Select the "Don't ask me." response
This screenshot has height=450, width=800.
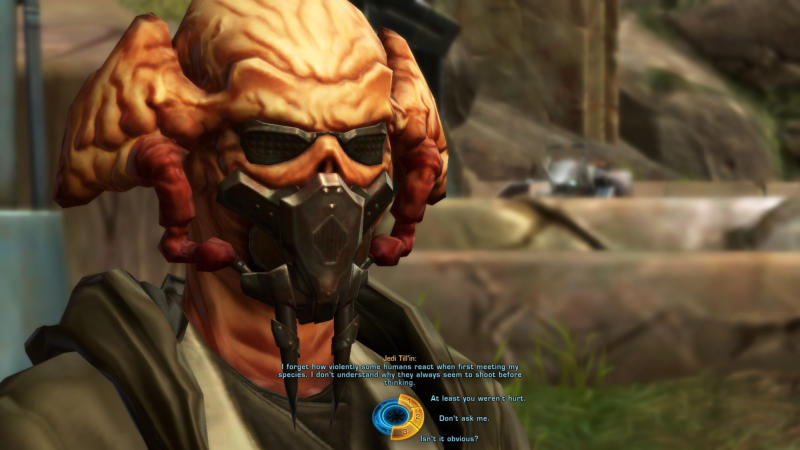(463, 418)
